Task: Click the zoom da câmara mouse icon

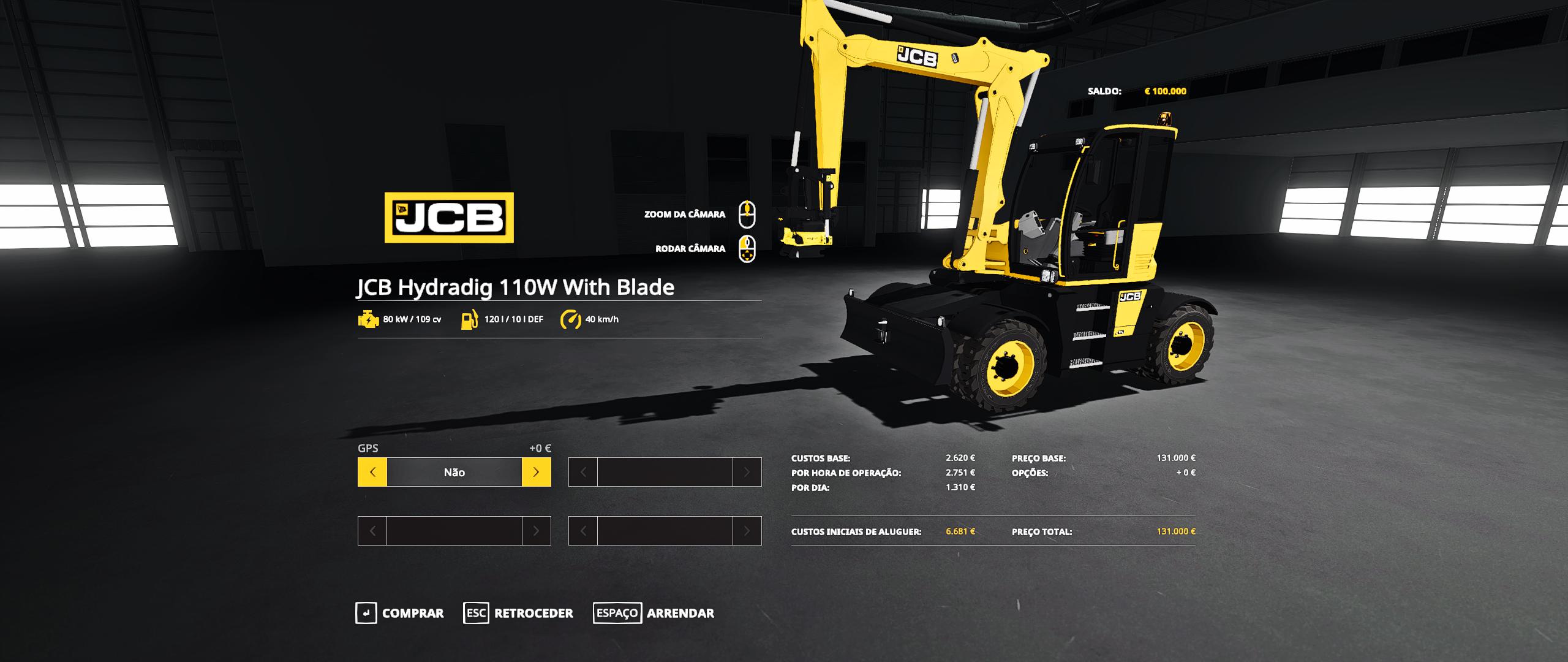Action: tap(747, 215)
